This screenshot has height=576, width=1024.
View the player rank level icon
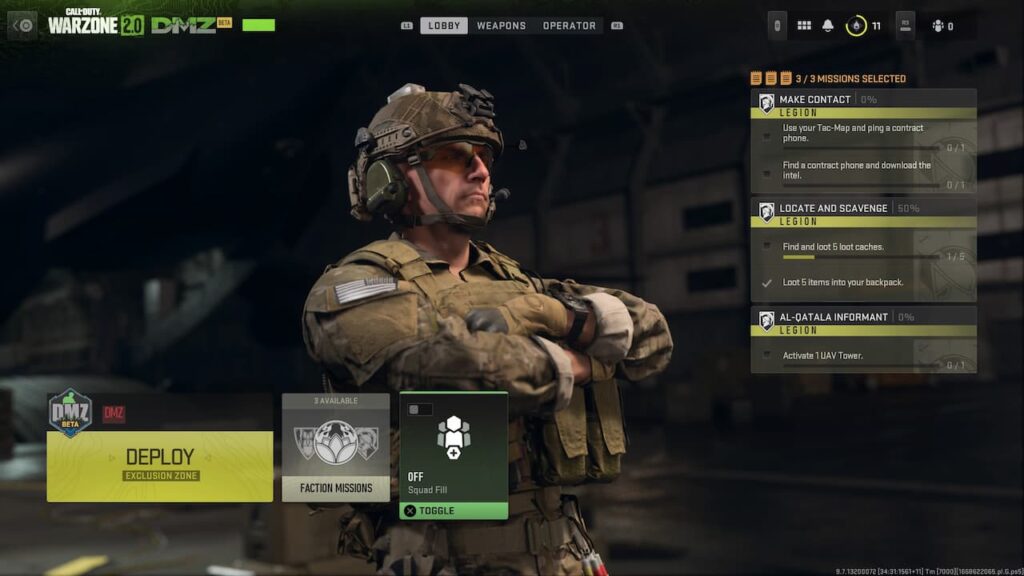(x=857, y=26)
